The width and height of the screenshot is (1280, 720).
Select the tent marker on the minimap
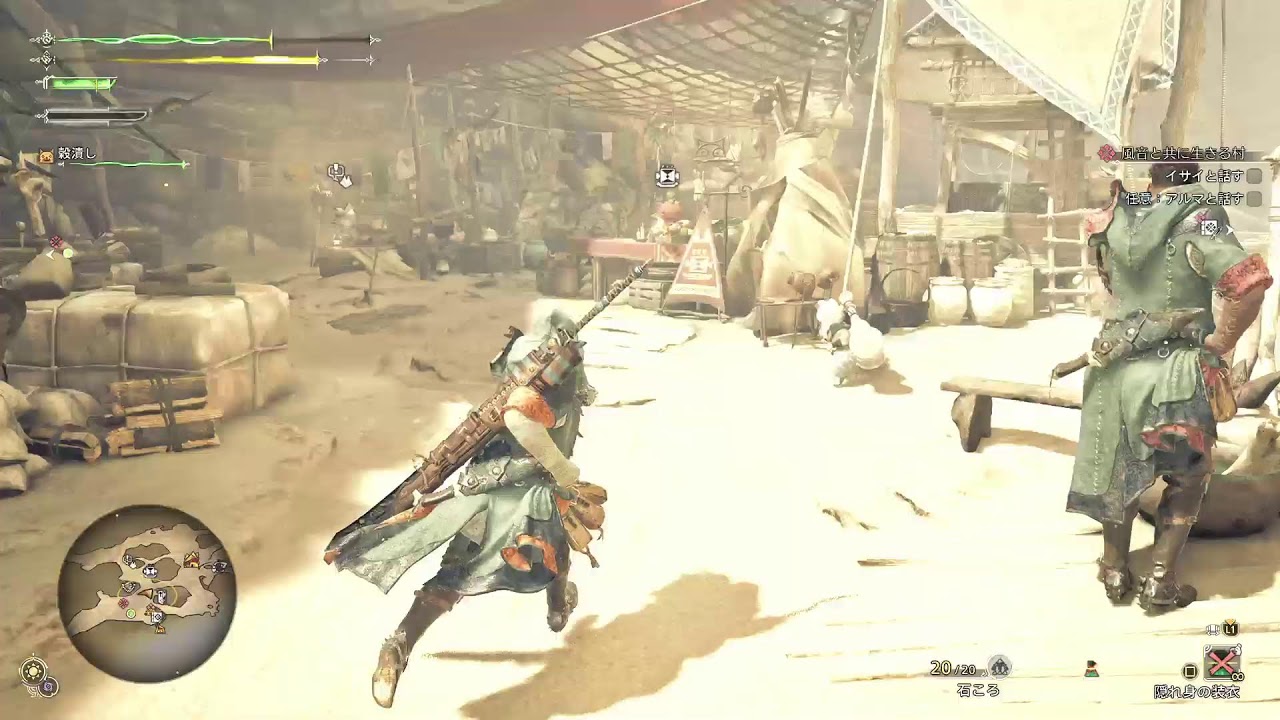[x=191, y=560]
